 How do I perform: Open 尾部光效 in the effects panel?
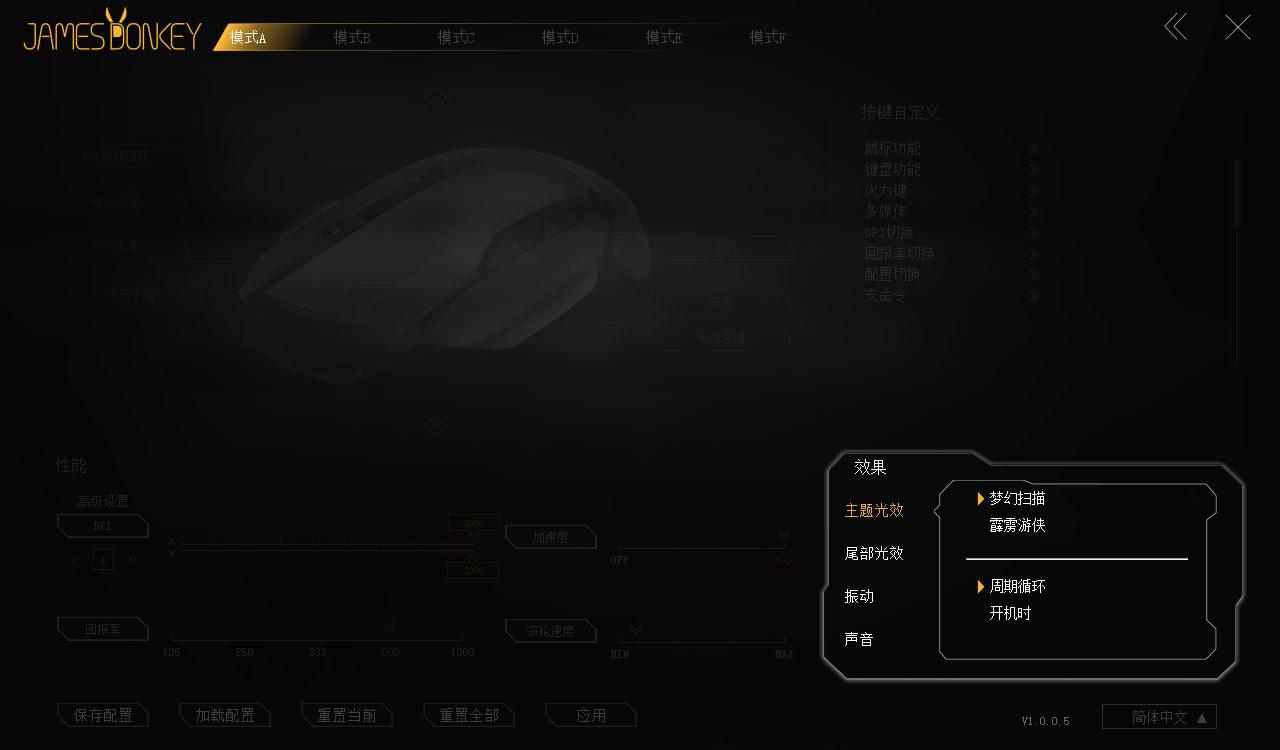[x=874, y=553]
